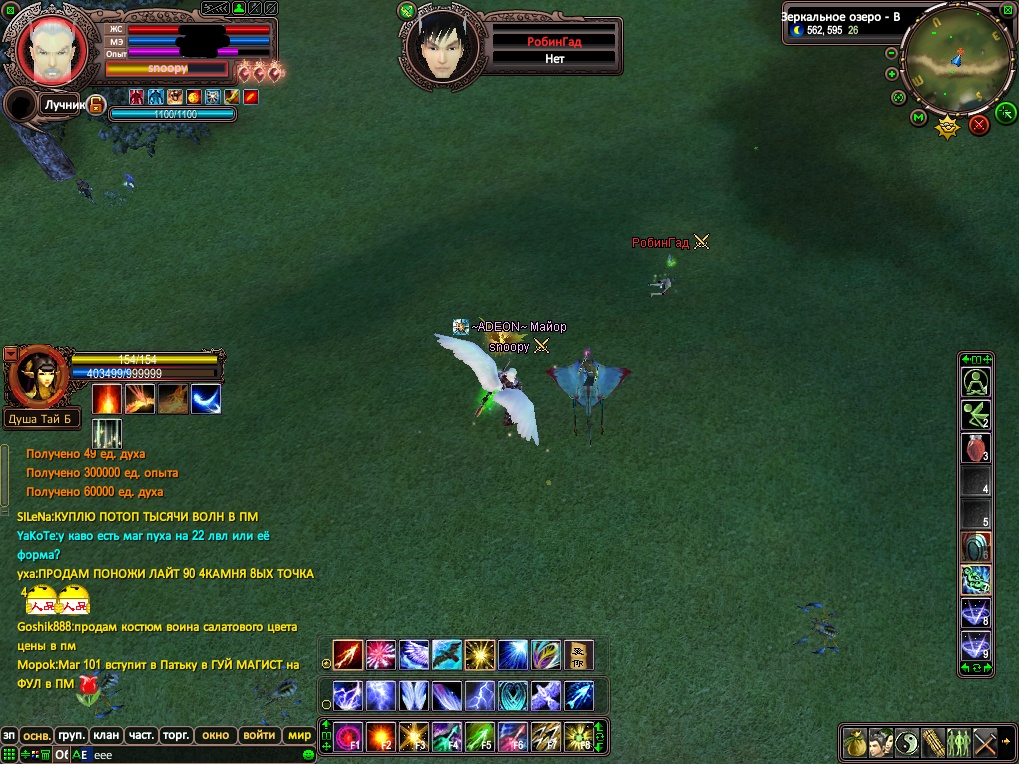Viewport: 1019px width, 764px height.
Task: Click the red crossed-swords button under minimap
Action: tap(979, 124)
